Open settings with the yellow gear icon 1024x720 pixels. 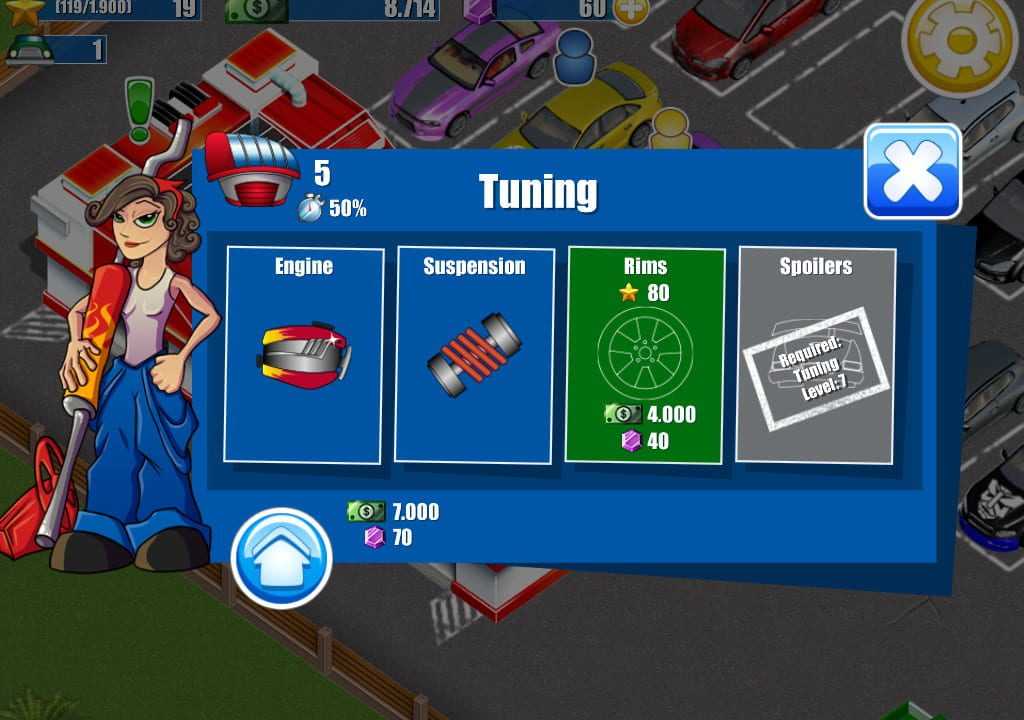(x=958, y=38)
